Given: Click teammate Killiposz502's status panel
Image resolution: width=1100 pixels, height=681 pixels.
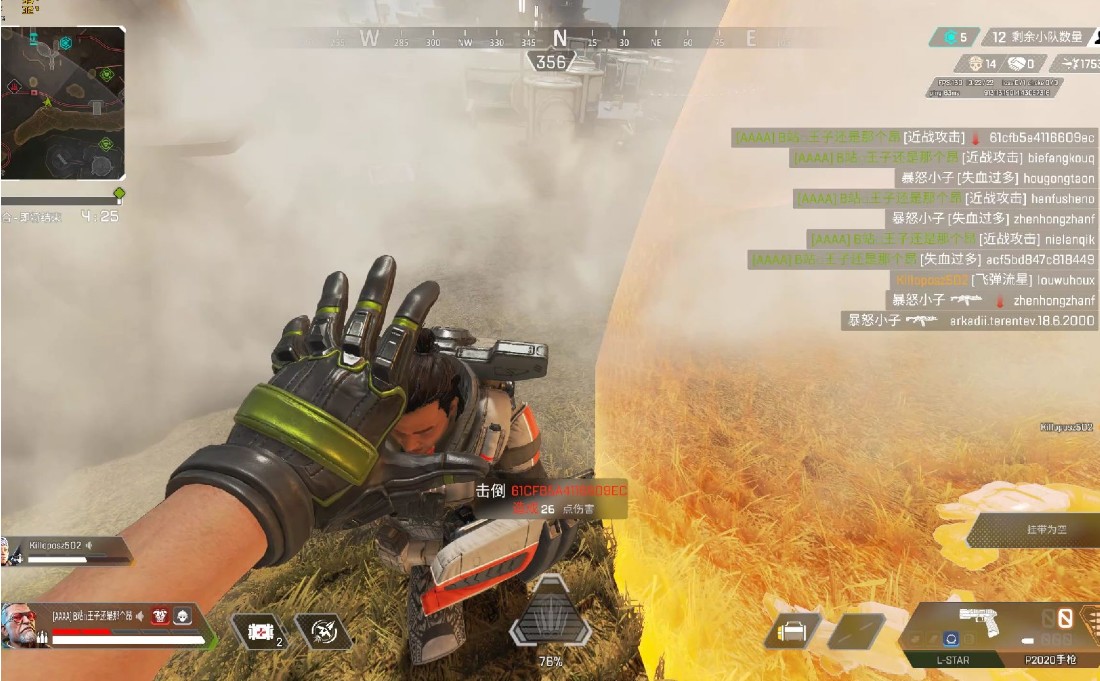Looking at the screenshot, I should pyautogui.click(x=66, y=551).
